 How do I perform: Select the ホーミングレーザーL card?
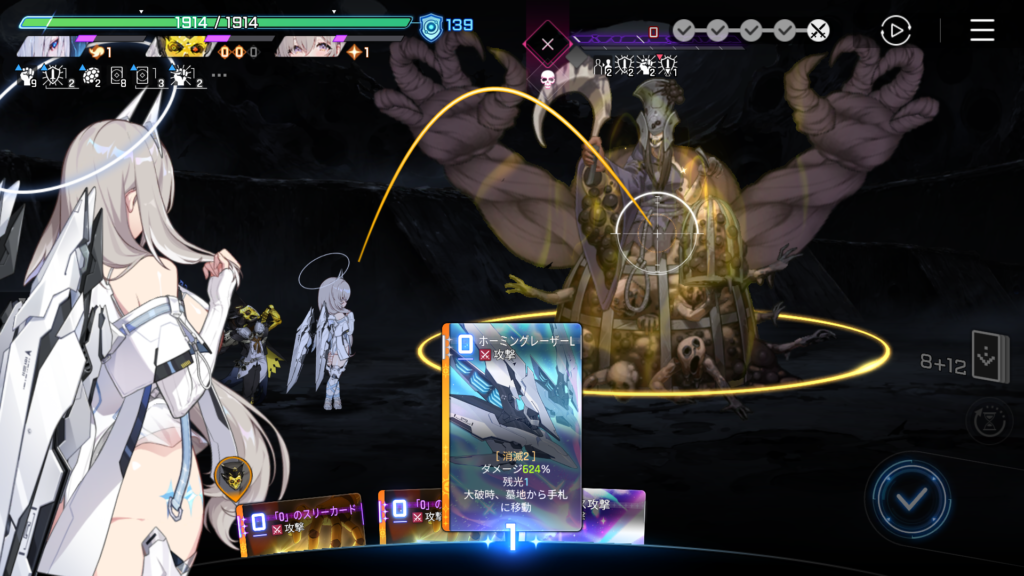pos(513,426)
